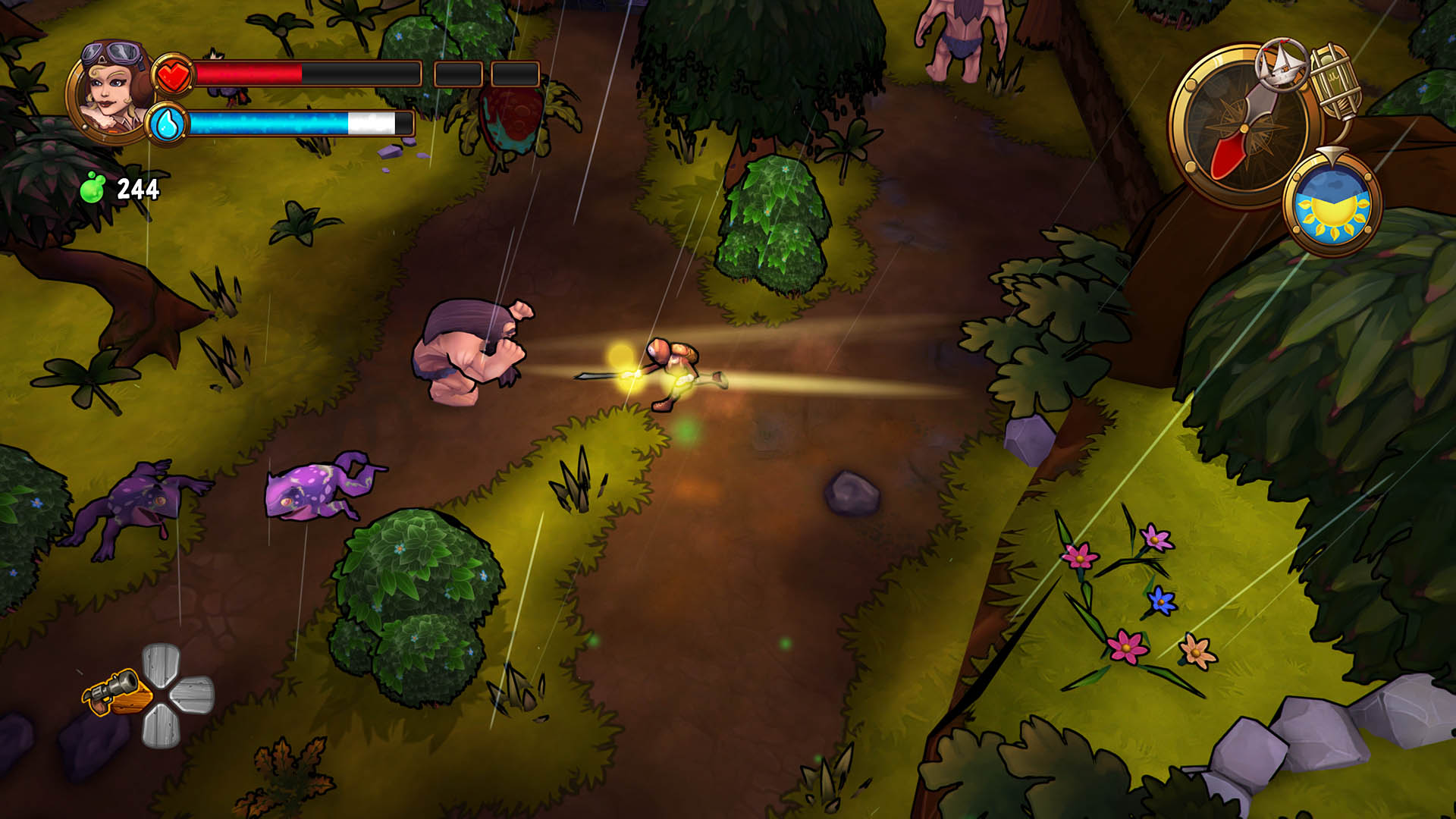Open the compass navigation dial

[x=1244, y=129]
